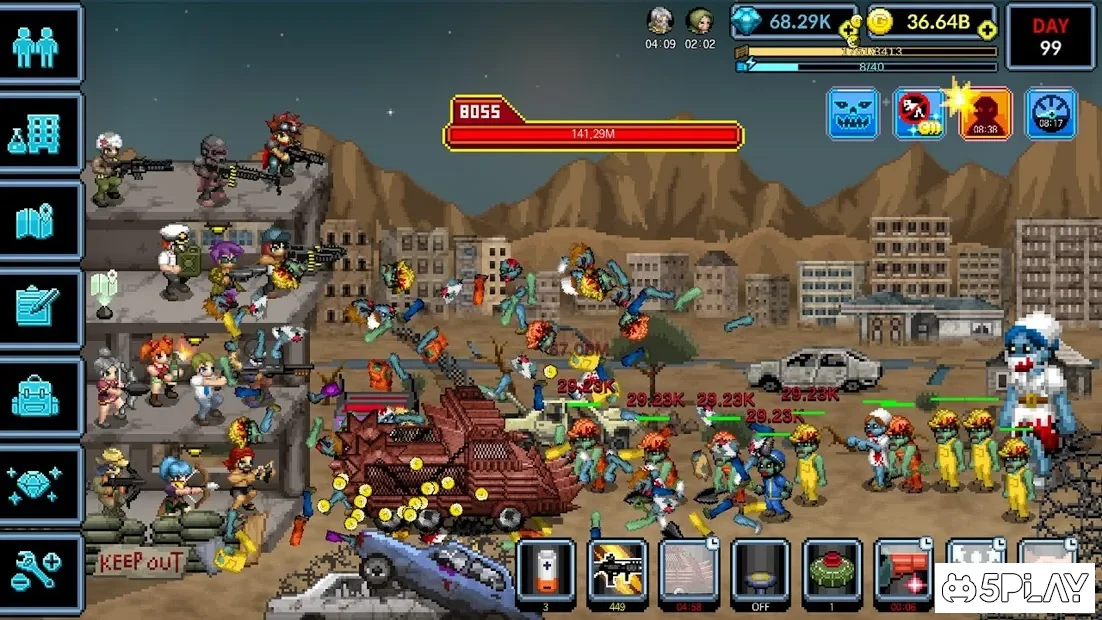Add more gems with the plus button
Screen dimensions: 1102x620
pyautogui.click(x=848, y=30)
